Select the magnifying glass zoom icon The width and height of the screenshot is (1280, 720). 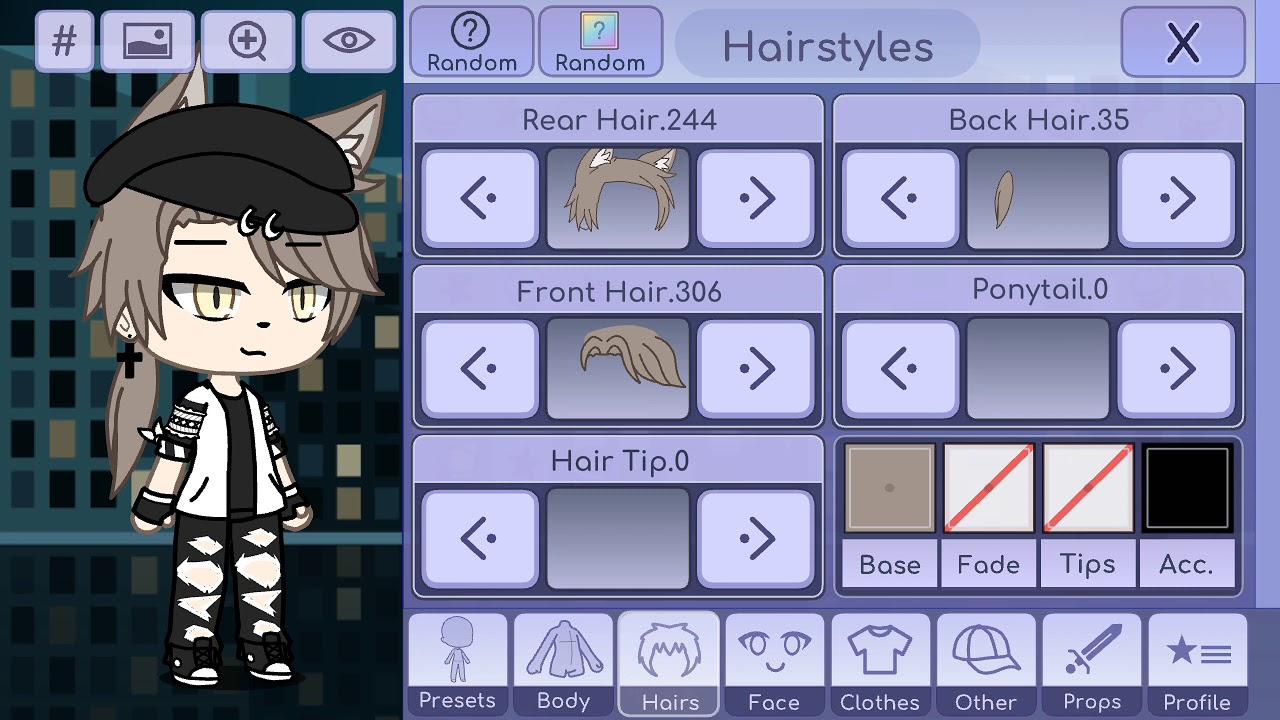tap(247, 41)
